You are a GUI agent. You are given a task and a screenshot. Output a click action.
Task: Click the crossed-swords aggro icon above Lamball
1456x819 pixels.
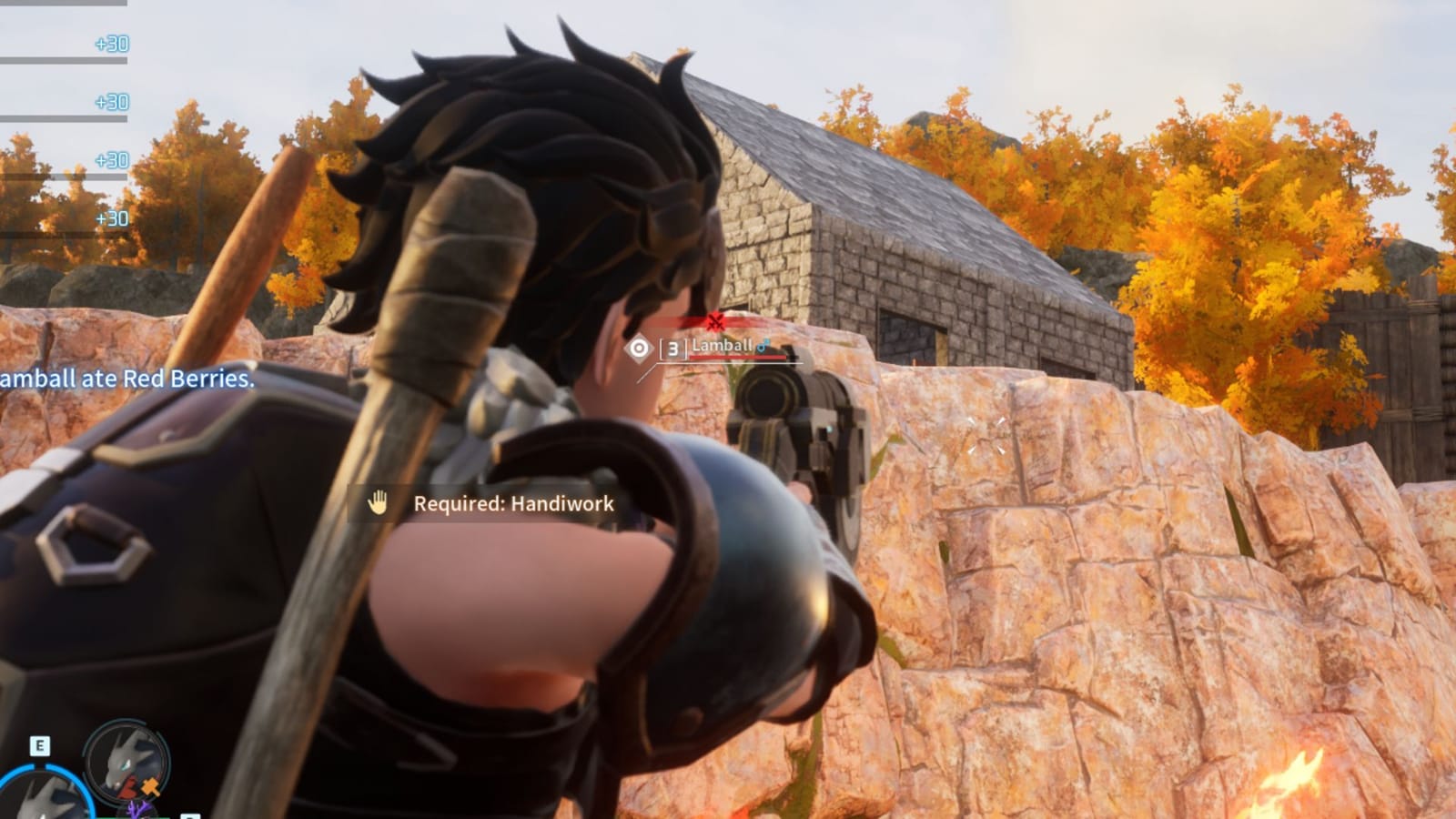coord(715,320)
